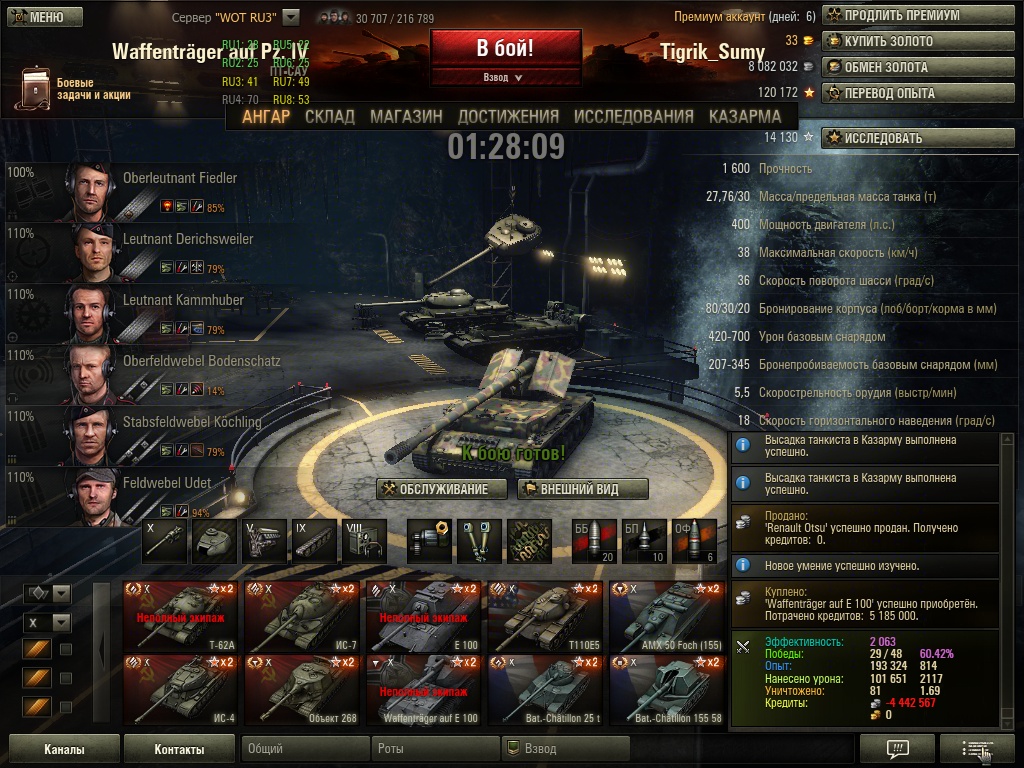This screenshot has width=1024, height=768.
Task: Switch to the Склад tab
Action: point(329,116)
